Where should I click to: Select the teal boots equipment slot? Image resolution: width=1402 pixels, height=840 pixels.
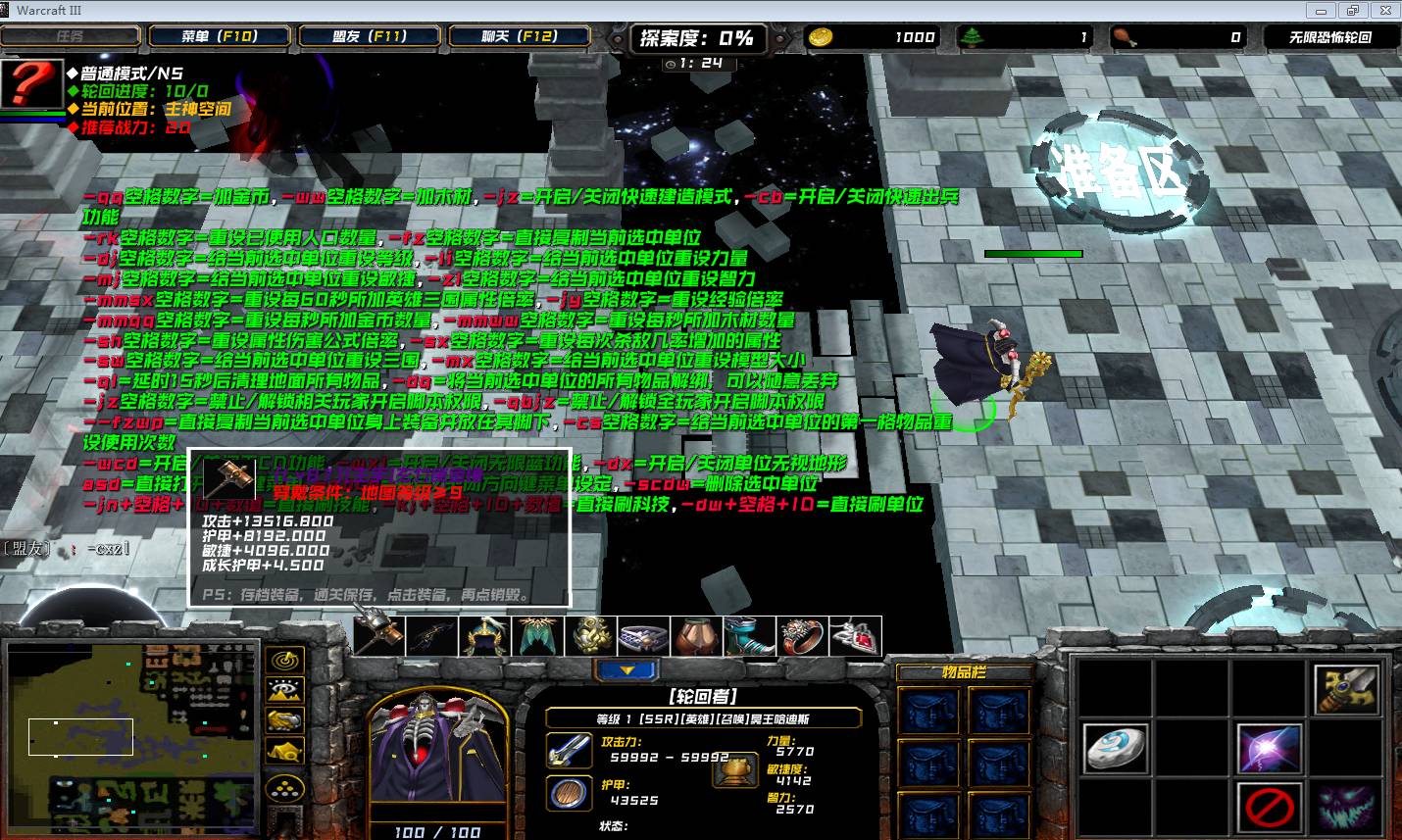pos(749,636)
